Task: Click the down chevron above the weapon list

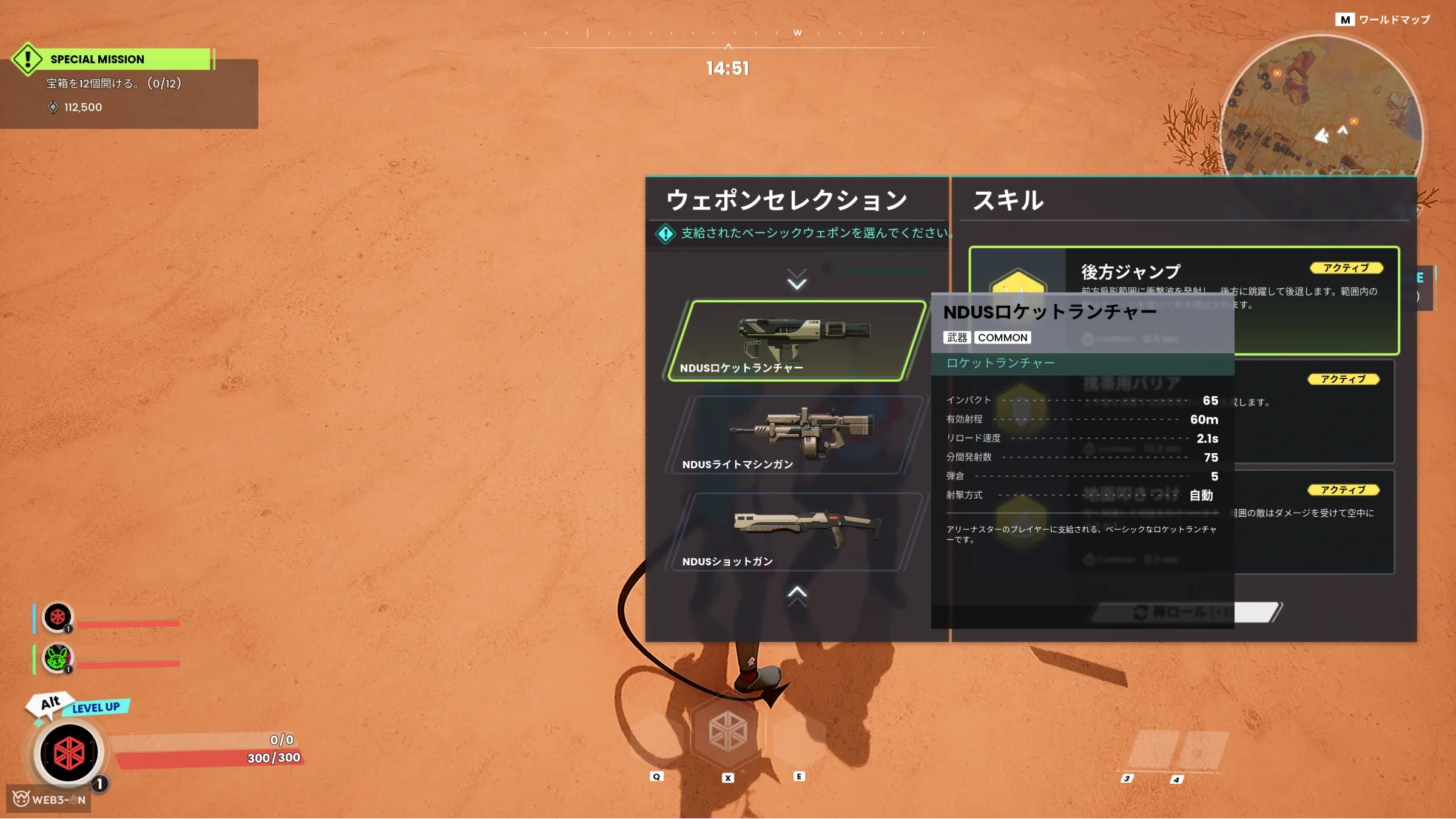Action: coord(797,280)
